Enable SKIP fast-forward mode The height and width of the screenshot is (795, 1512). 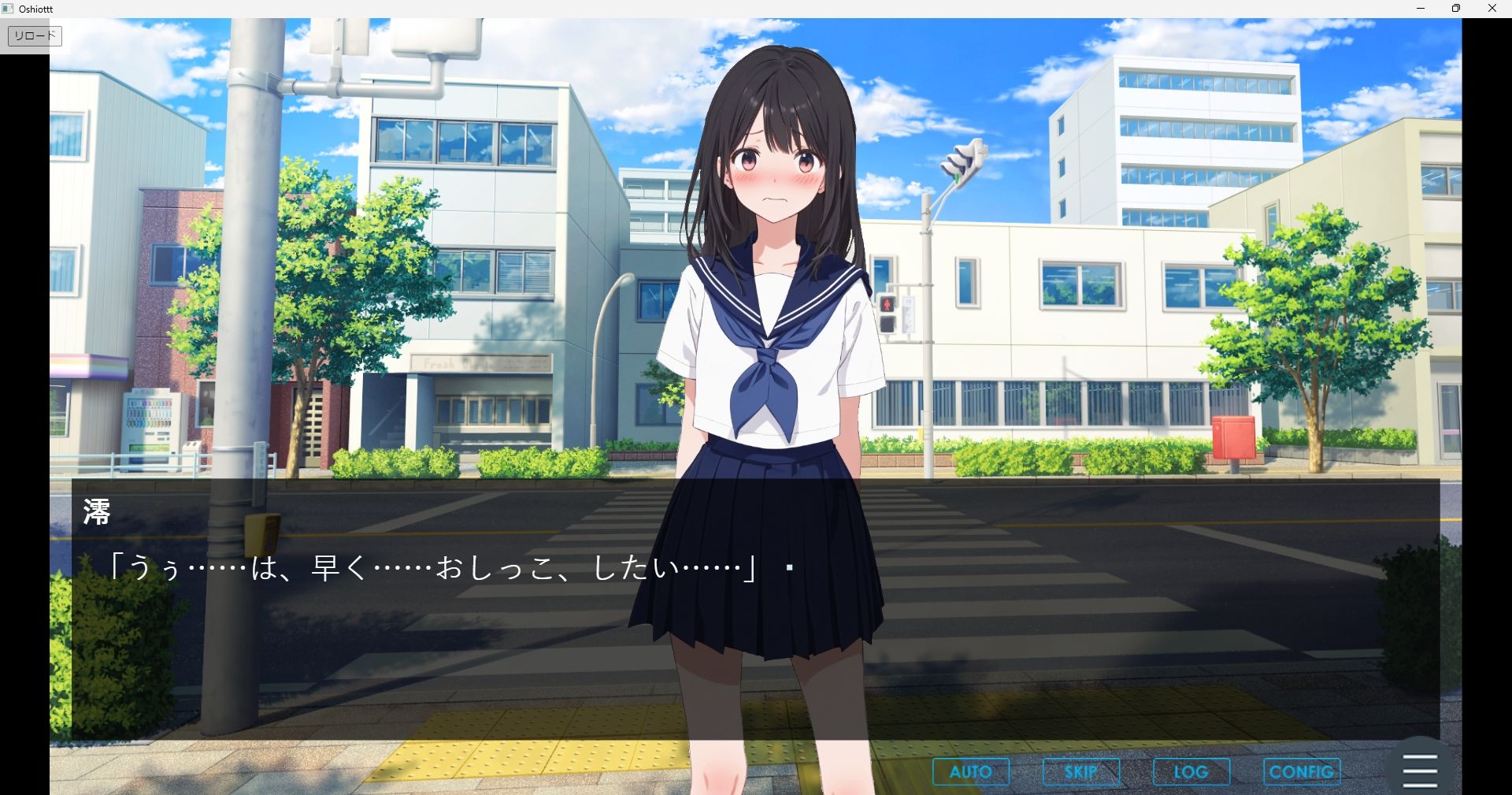click(x=1080, y=771)
